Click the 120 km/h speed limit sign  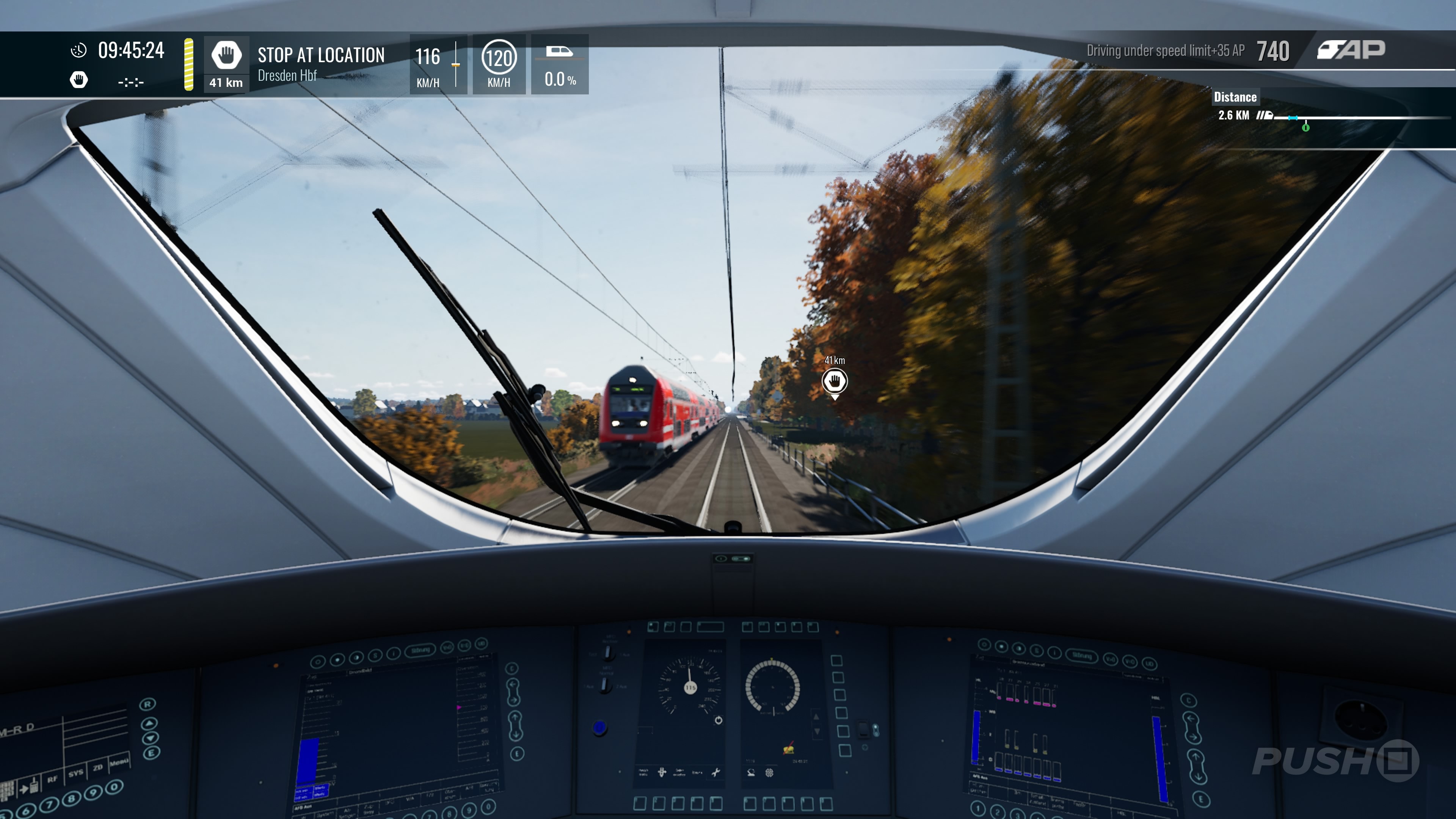(x=499, y=57)
